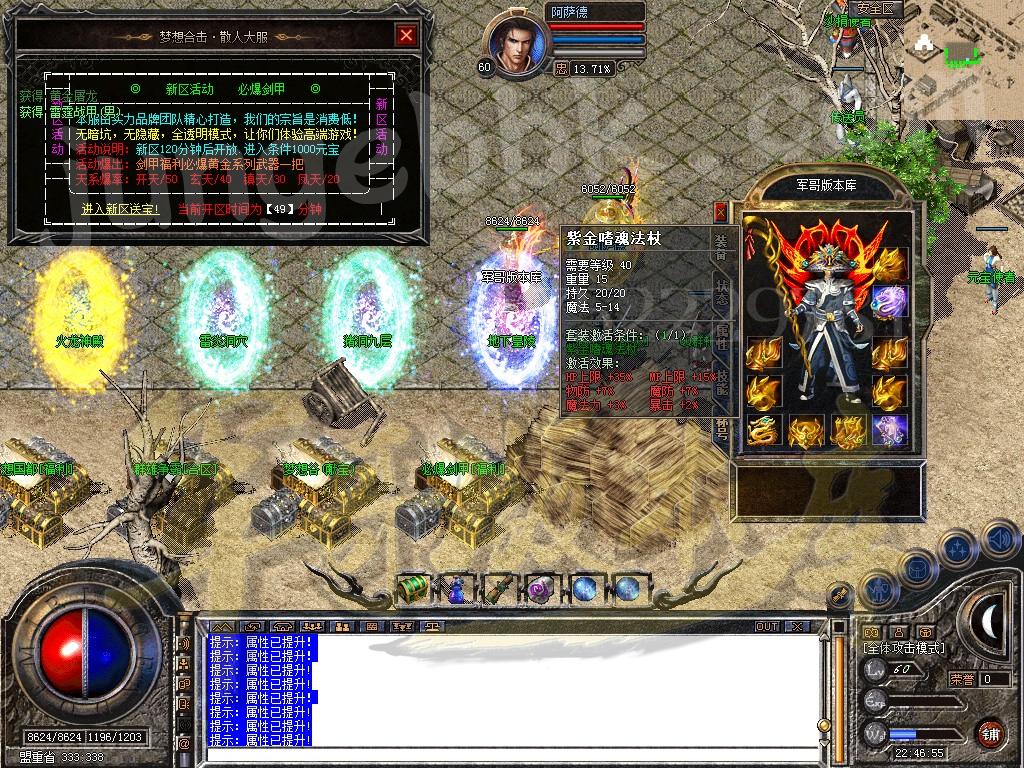Use the purple spiral scroll hotbar item
This screenshot has width=1024, height=768.
[541, 589]
